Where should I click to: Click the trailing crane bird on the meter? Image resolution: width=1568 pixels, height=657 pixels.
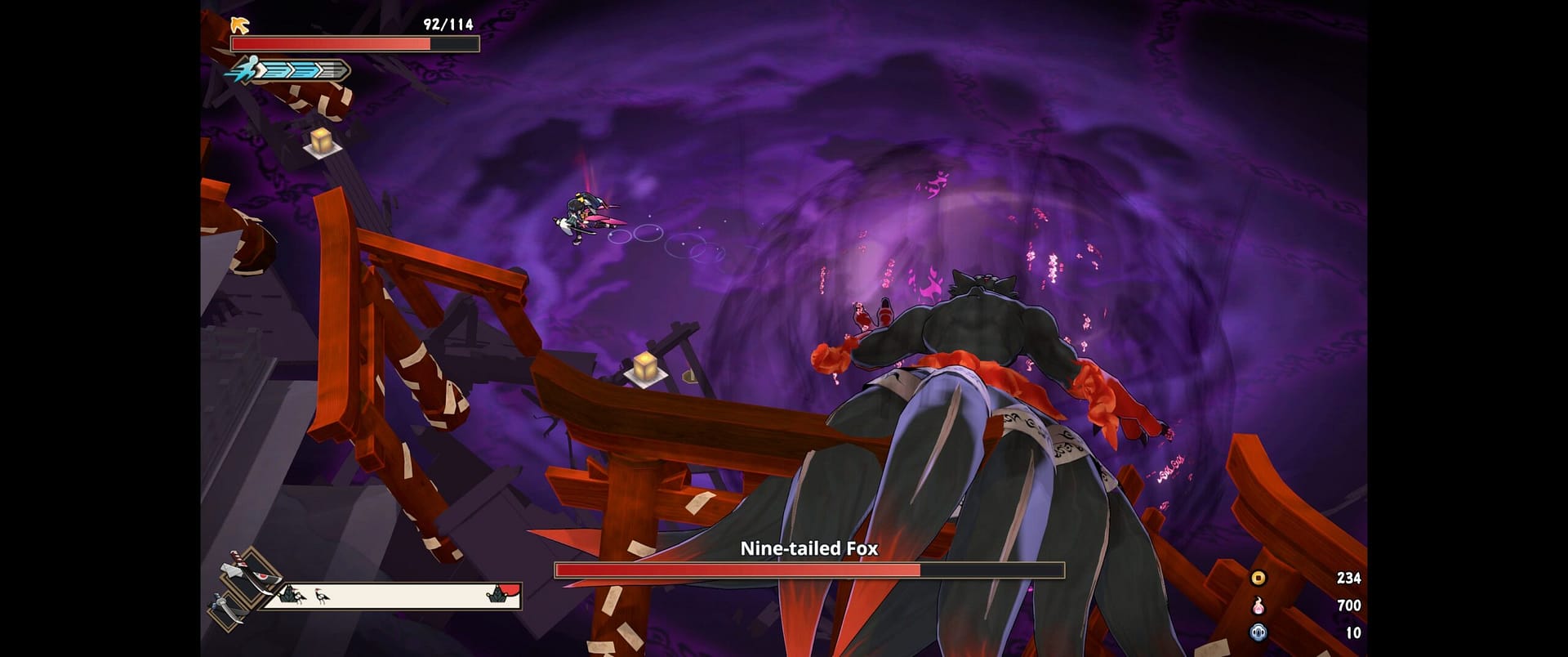click(300, 597)
